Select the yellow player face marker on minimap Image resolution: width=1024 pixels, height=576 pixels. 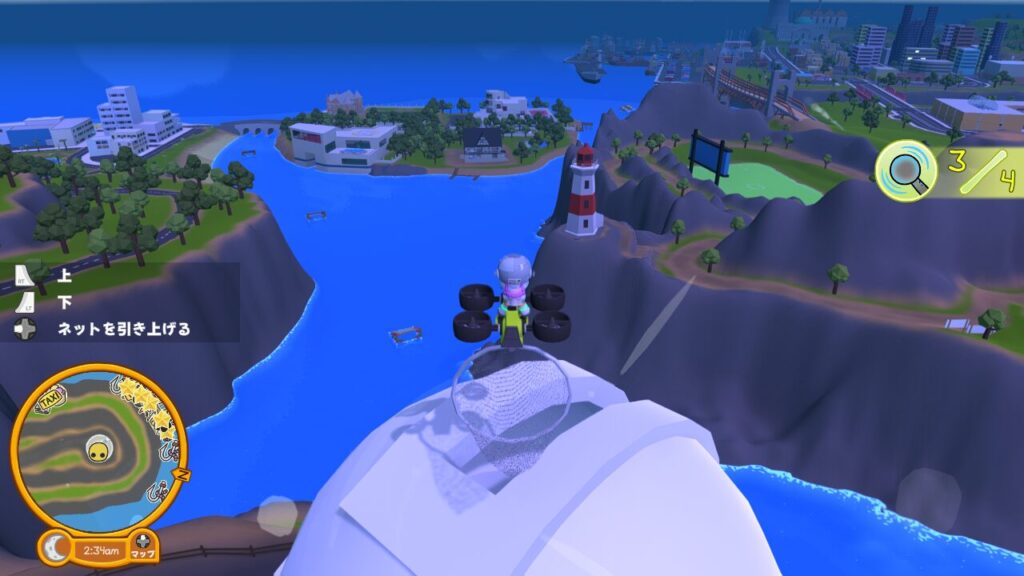[98, 452]
